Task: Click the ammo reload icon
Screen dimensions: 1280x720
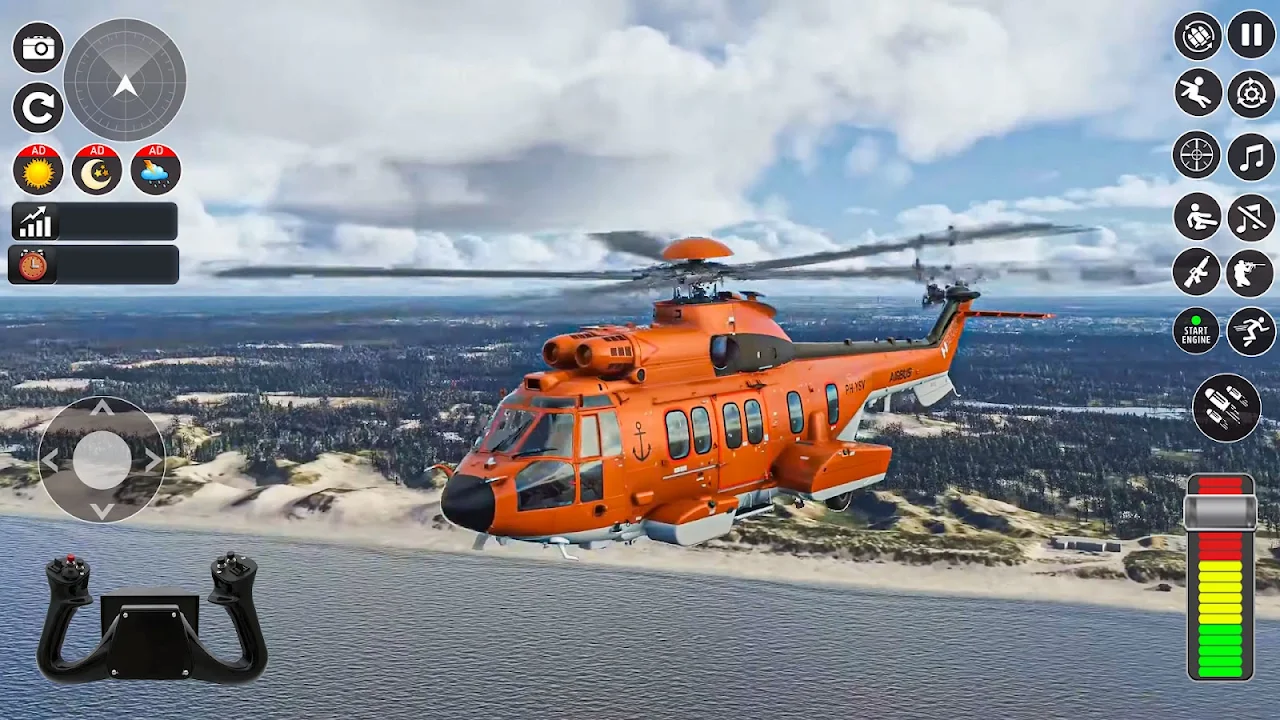Action: click(1197, 36)
